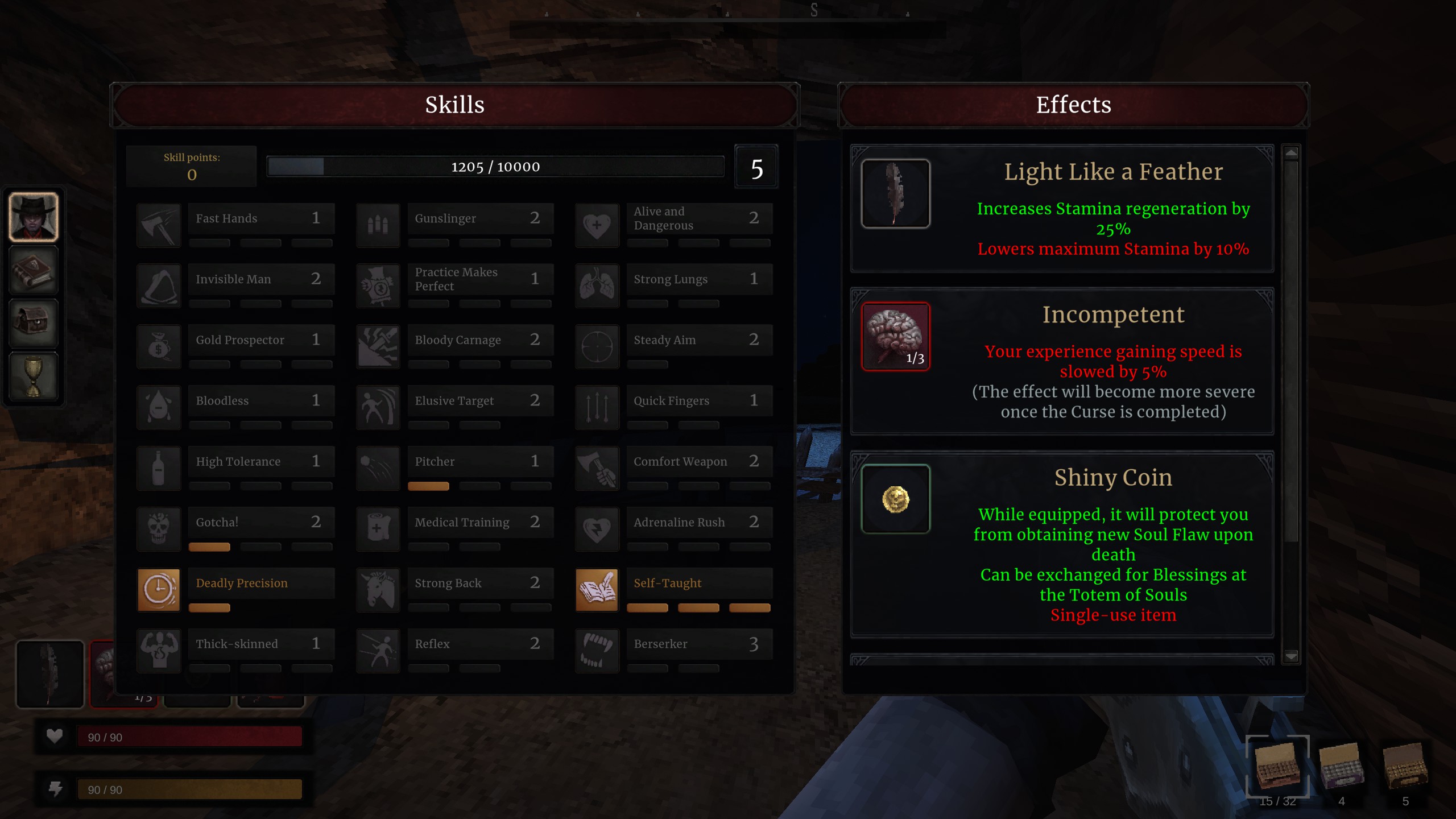
Task: Choose the Berserker skill
Action: coord(699,644)
